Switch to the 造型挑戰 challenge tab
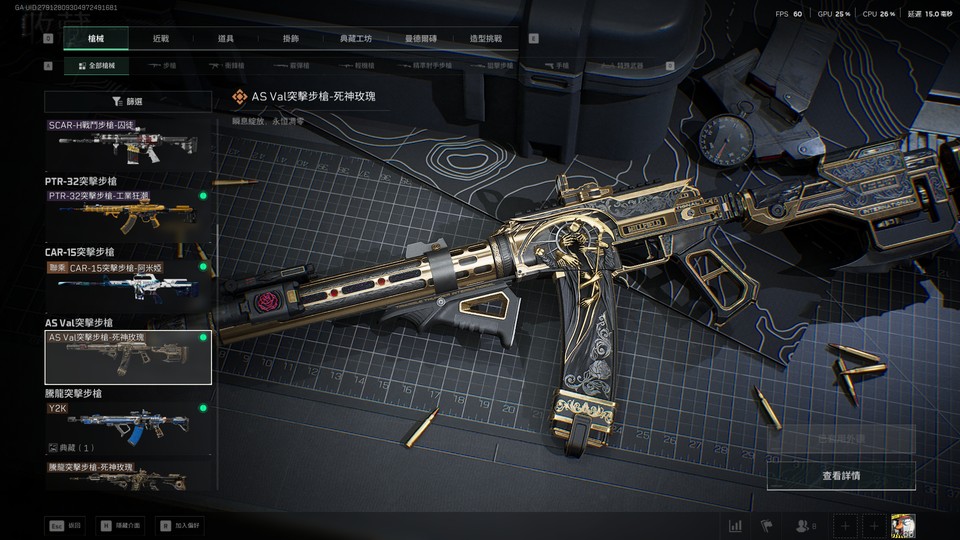Screen dimensions: 960x540 tap(486, 39)
